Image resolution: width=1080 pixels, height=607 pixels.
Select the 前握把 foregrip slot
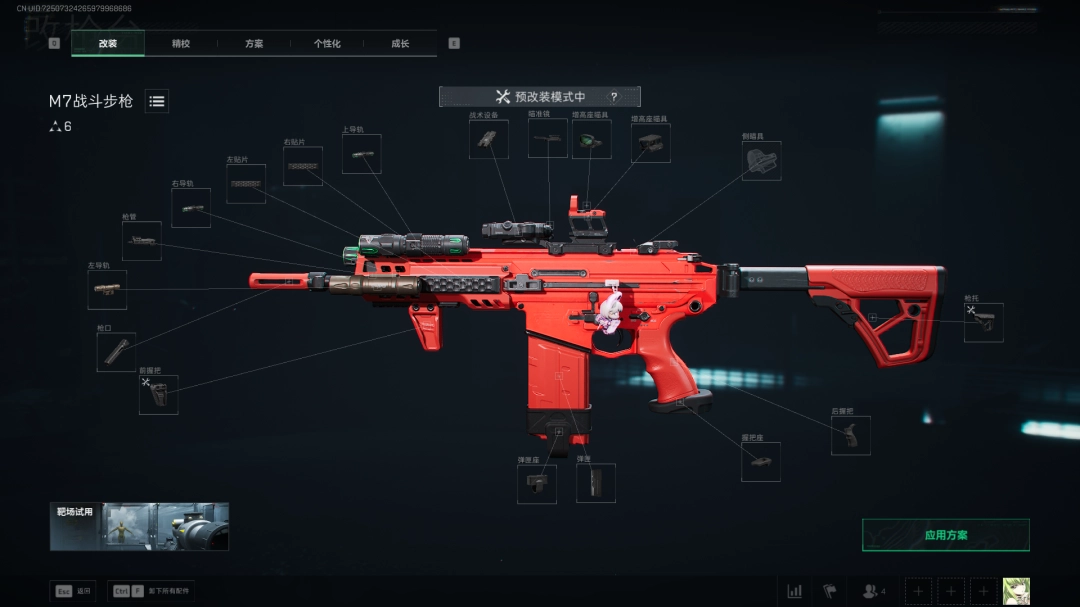(x=158, y=395)
